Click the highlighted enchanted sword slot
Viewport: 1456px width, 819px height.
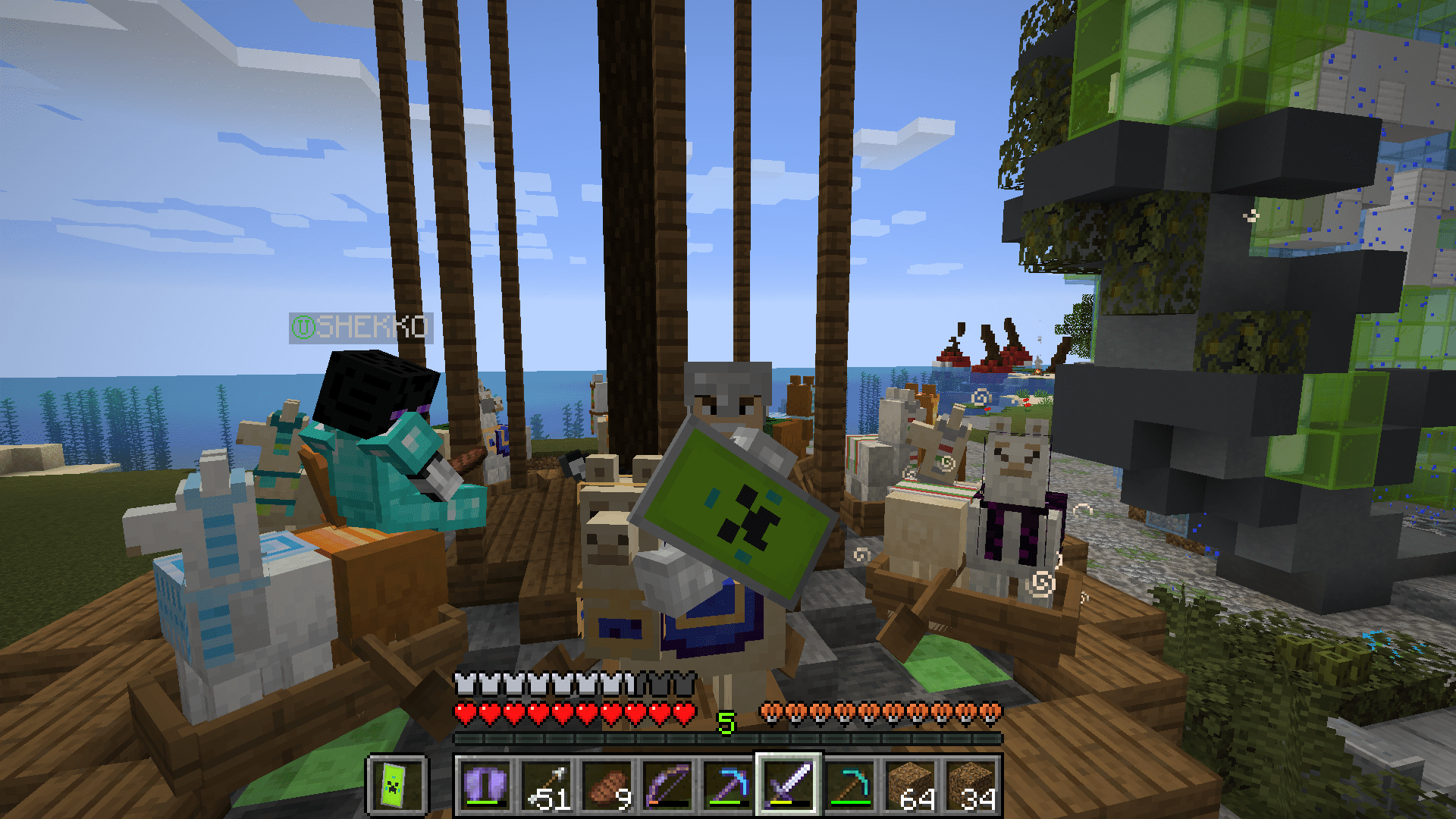pyautogui.click(x=789, y=785)
